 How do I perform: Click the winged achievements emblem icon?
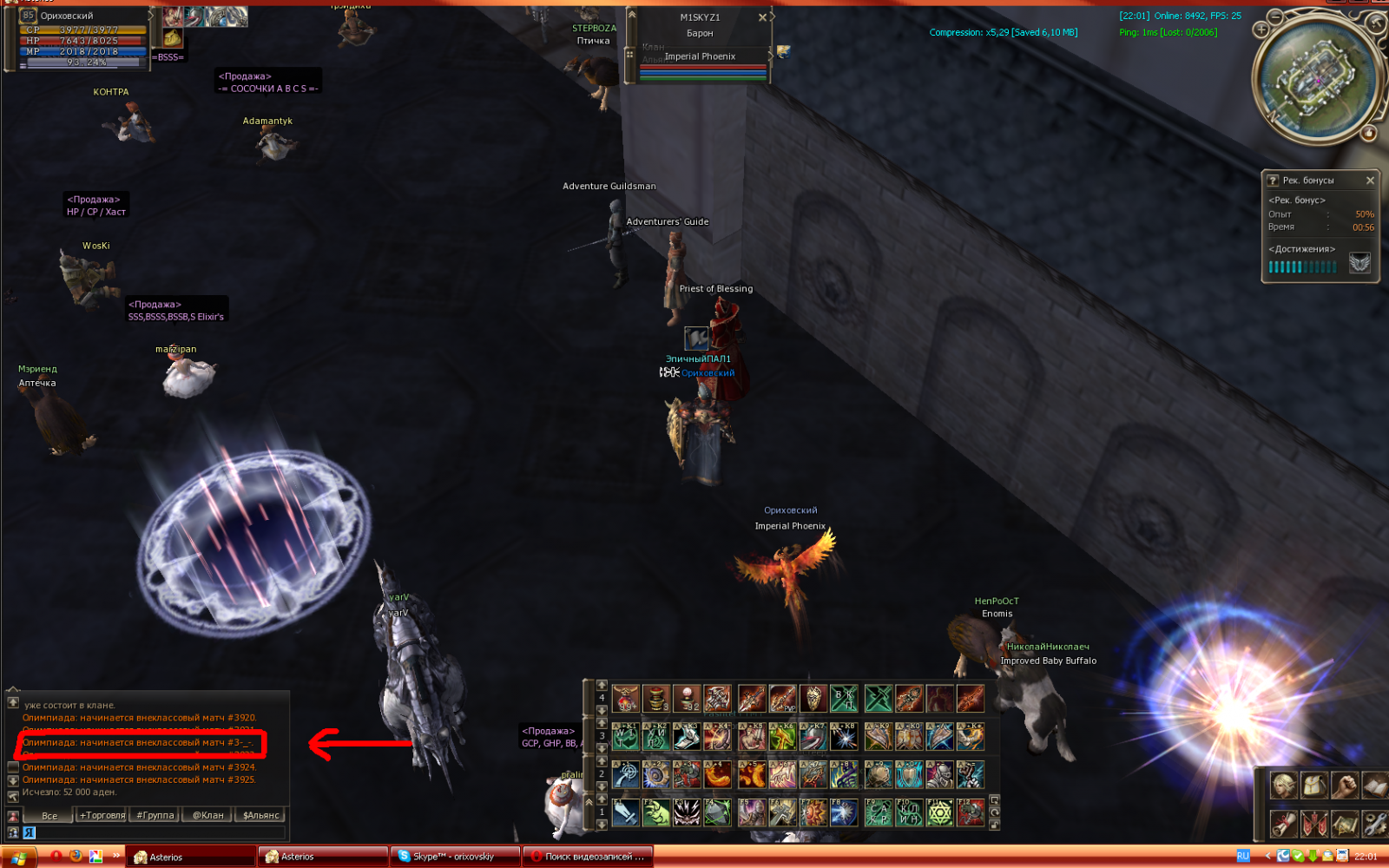coord(1359,263)
